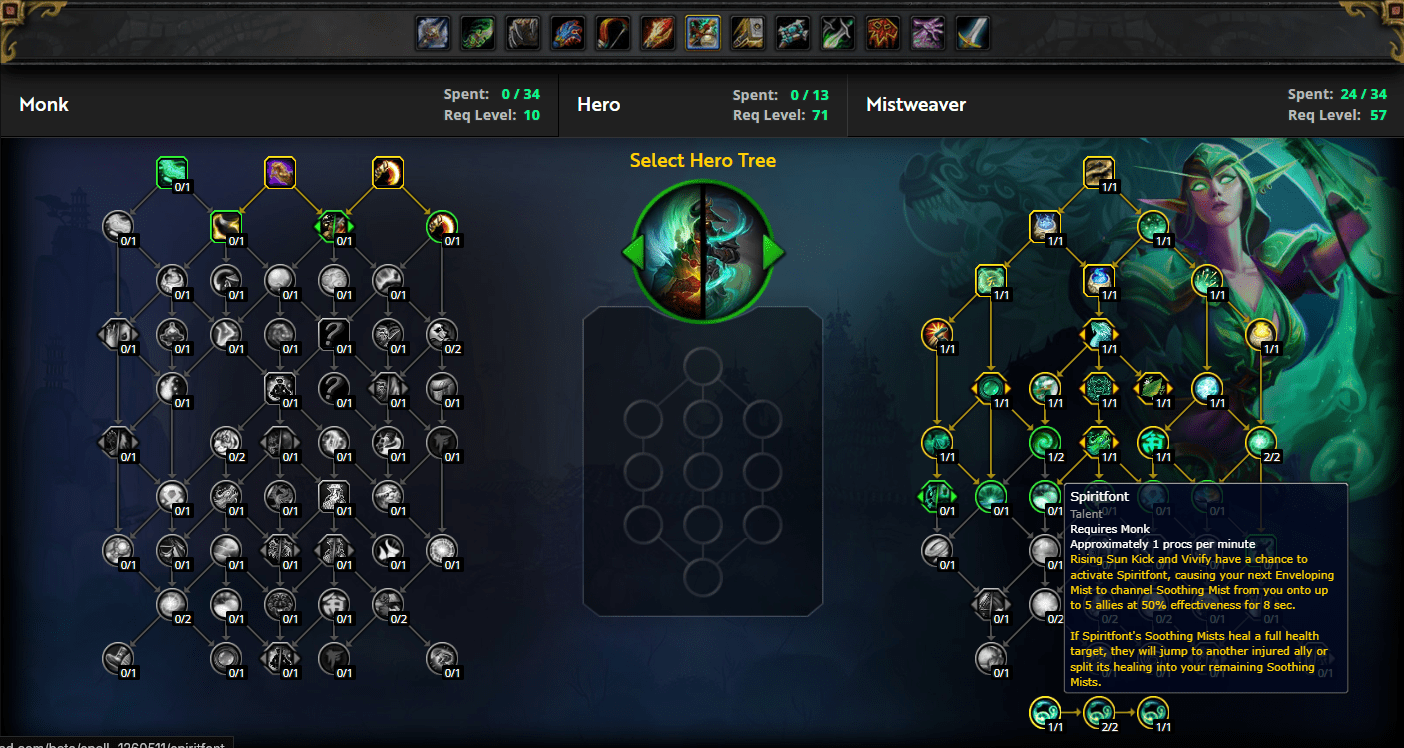Click the orange brush-stroke 1/1 talent on Mistweaver's left side
This screenshot has width=1404, height=748.
coord(937,335)
